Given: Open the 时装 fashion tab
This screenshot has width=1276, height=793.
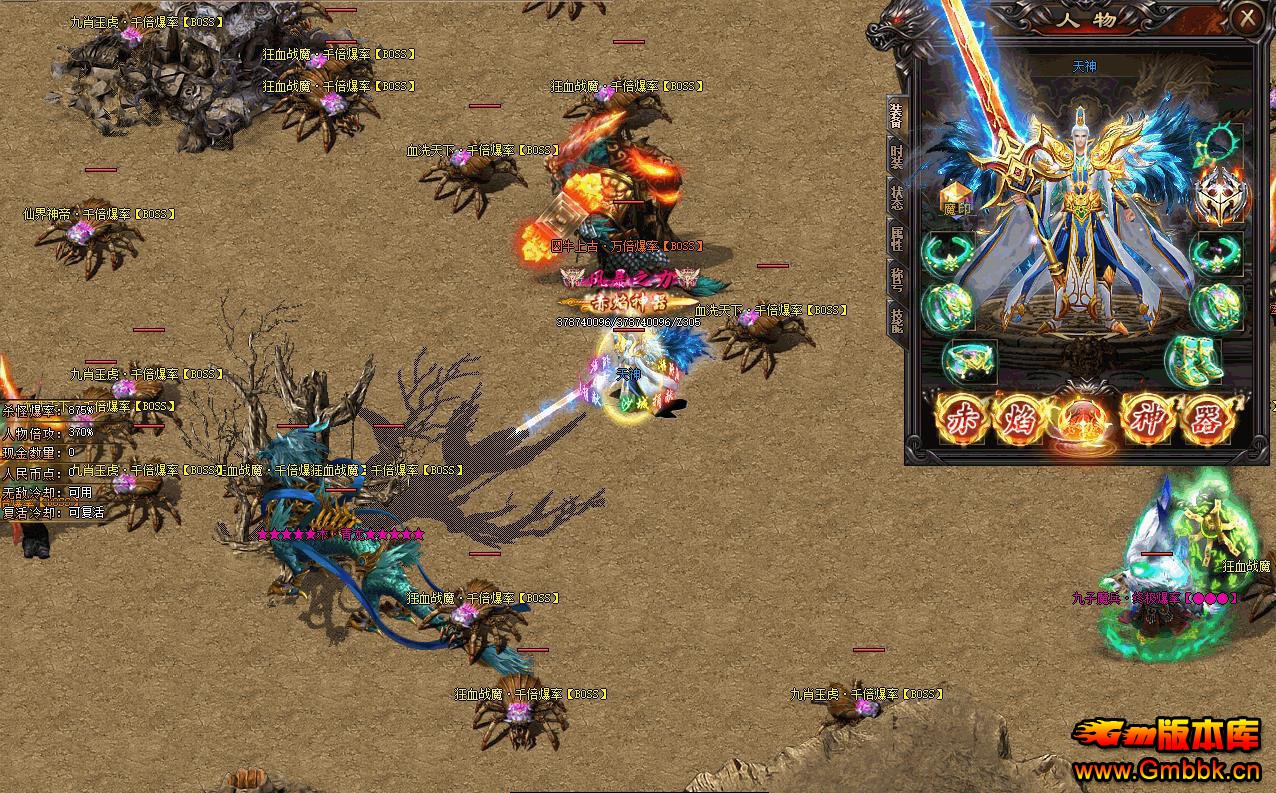Looking at the screenshot, I should point(896,157).
